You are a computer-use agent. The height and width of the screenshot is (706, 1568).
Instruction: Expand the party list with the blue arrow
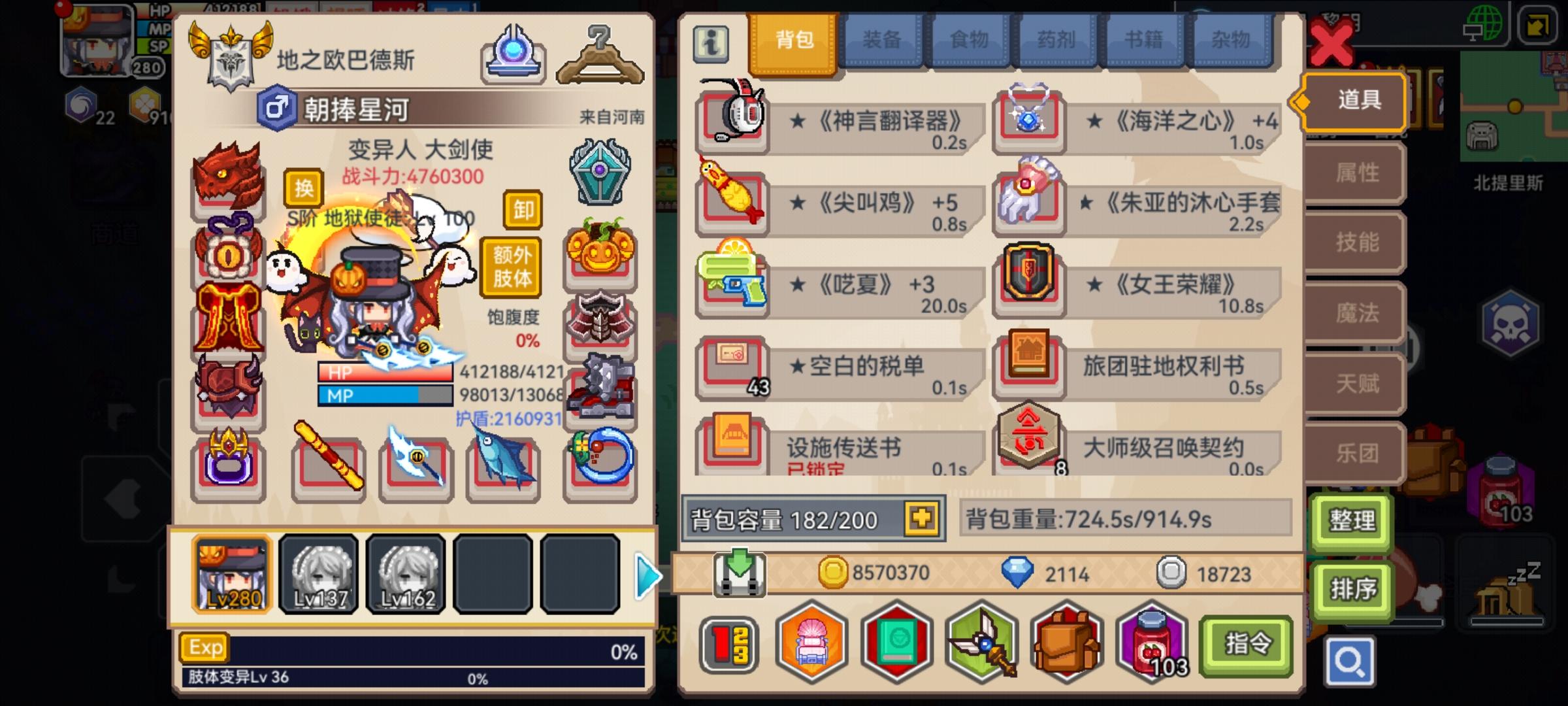pos(647,577)
